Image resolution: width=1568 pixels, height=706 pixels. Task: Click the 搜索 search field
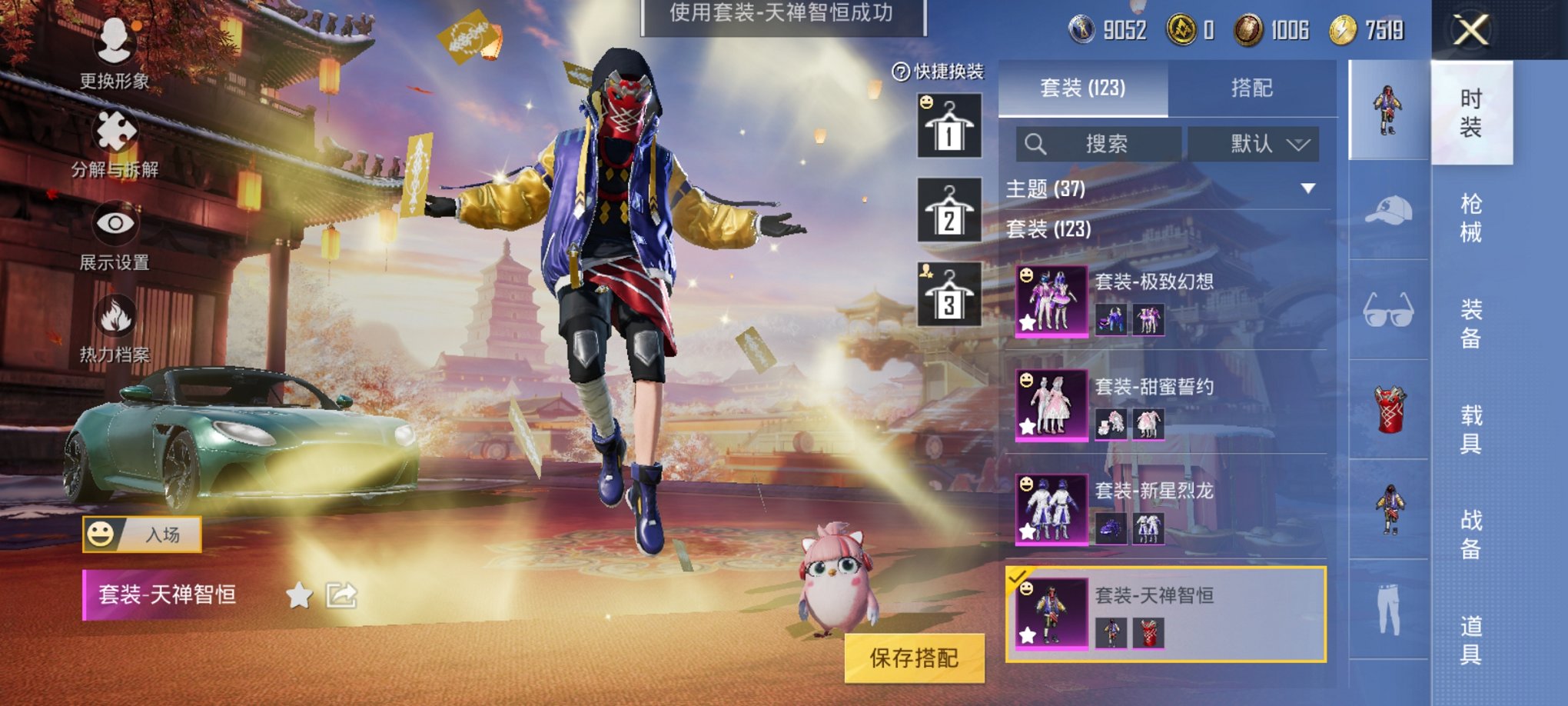pos(1099,143)
